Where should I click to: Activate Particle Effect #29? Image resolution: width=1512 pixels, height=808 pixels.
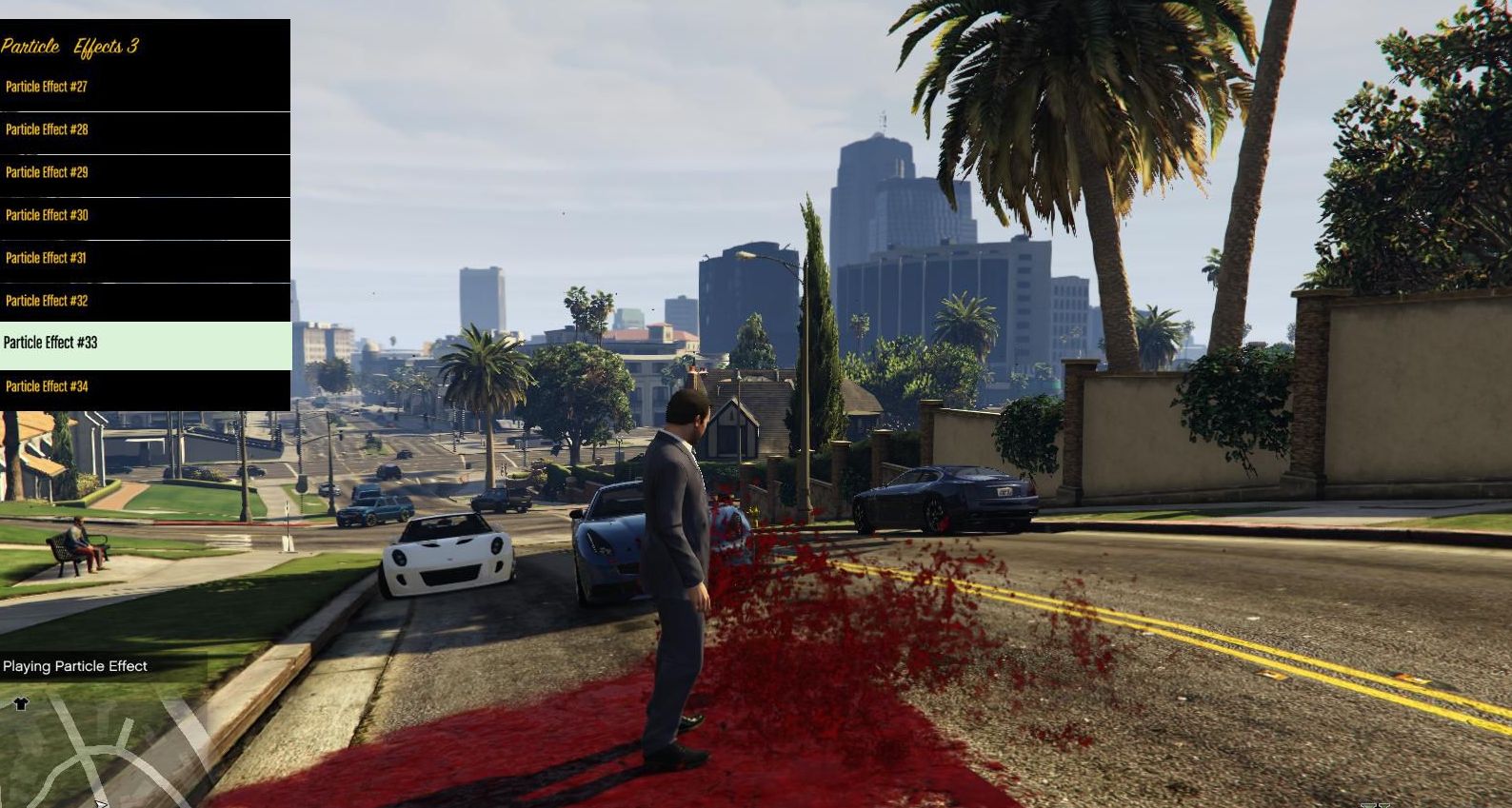click(x=143, y=173)
